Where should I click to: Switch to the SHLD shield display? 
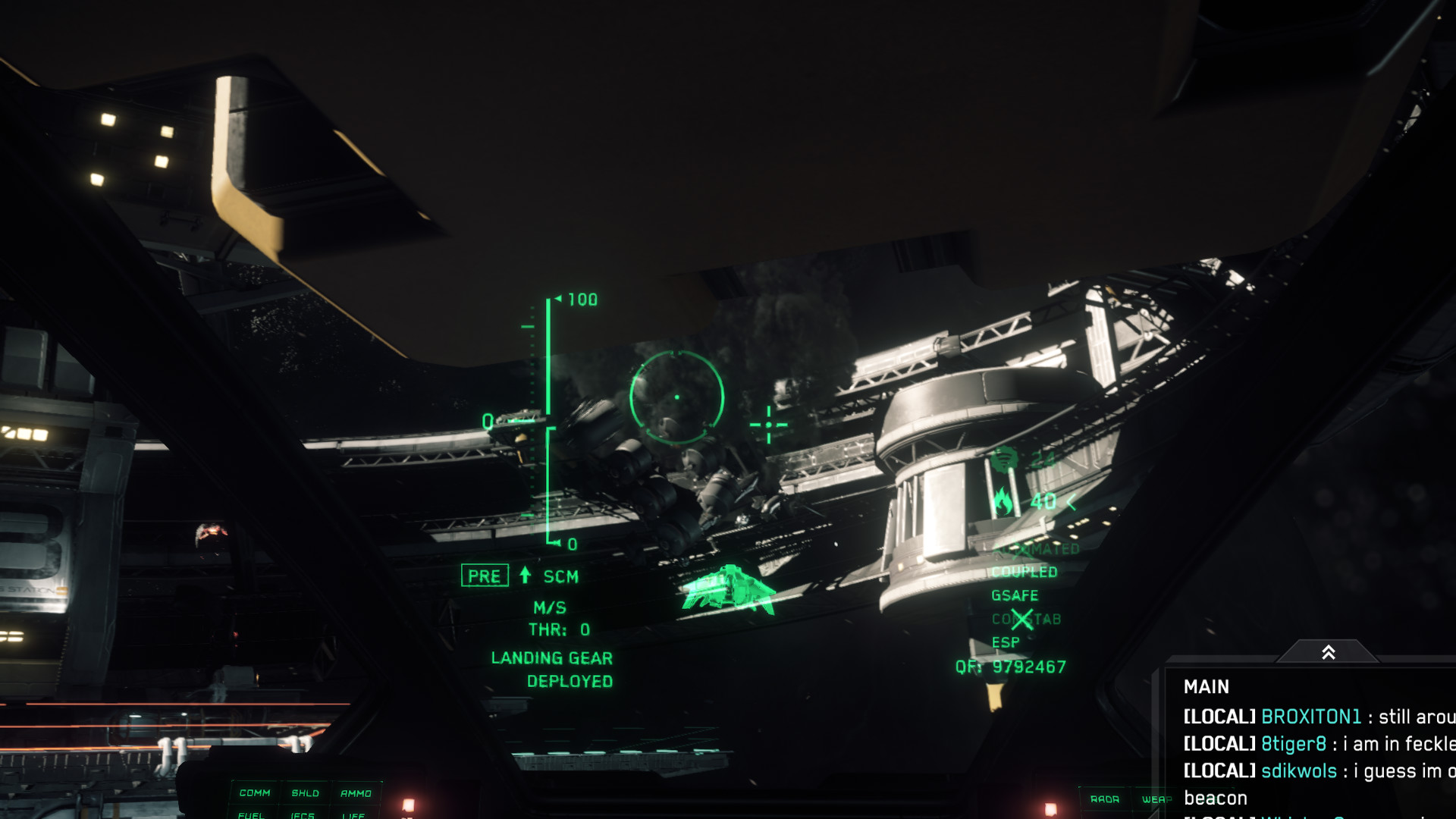306,793
